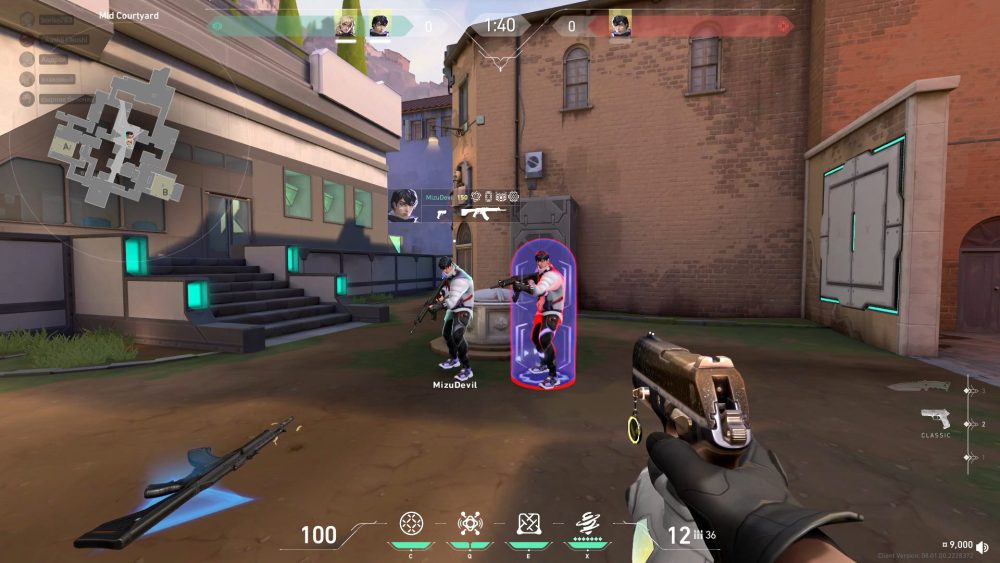This screenshot has height=563, width=1000.
Task: Choose the red team's agent portrait
Action: [620, 24]
